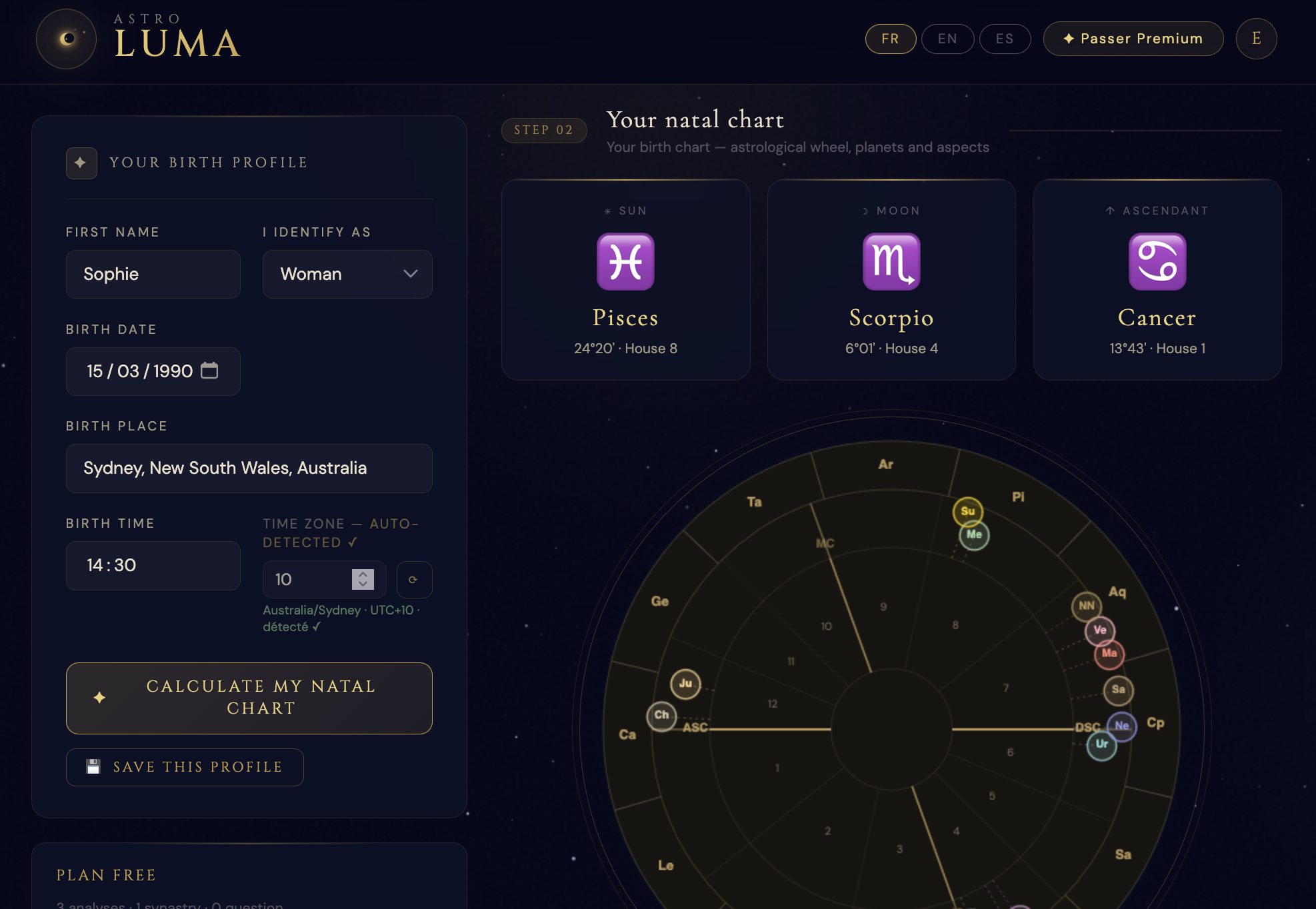Click the floppy disk save icon
The height and width of the screenshot is (909, 1316).
[x=93, y=766]
